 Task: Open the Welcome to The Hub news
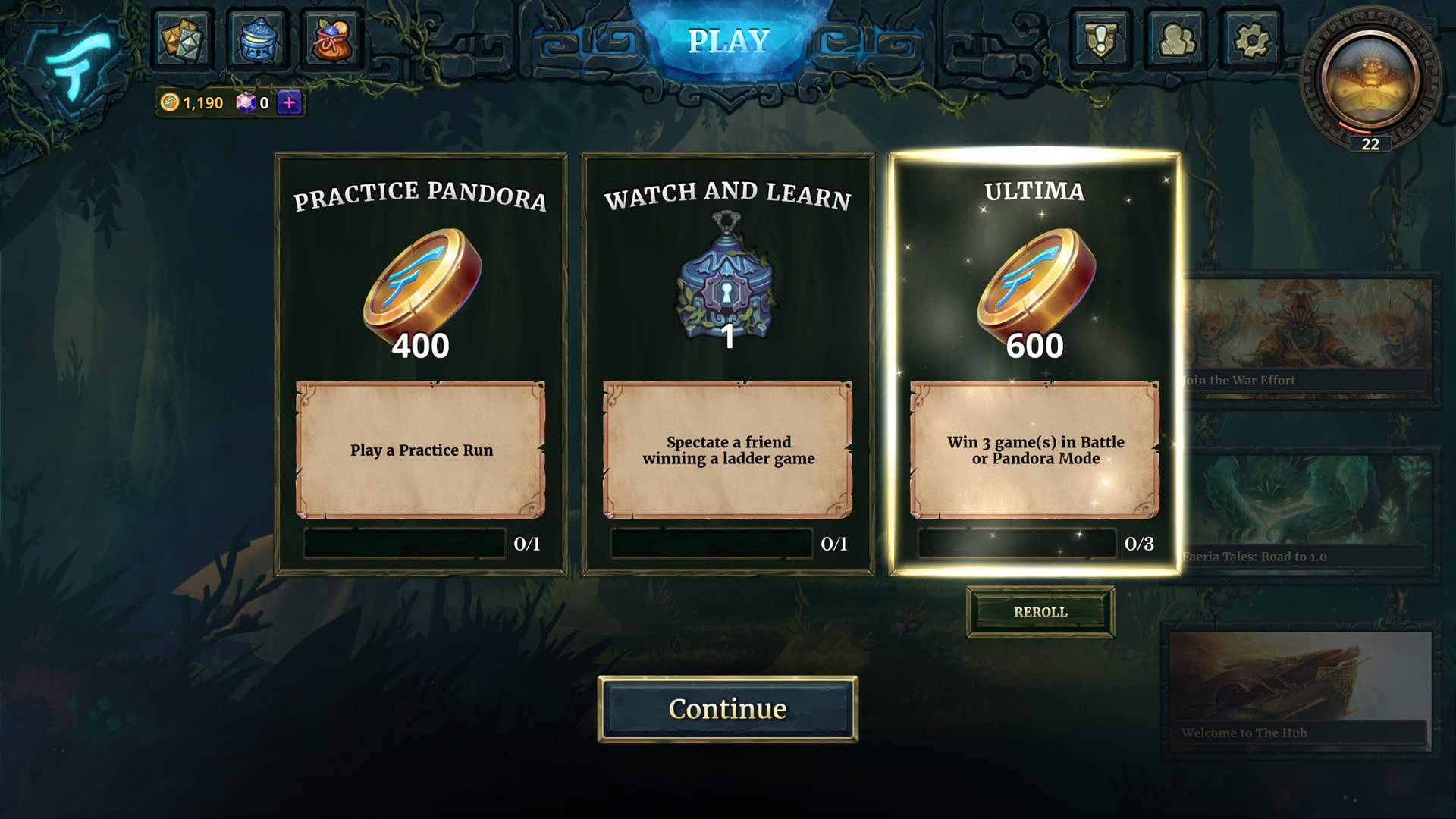click(x=1300, y=692)
